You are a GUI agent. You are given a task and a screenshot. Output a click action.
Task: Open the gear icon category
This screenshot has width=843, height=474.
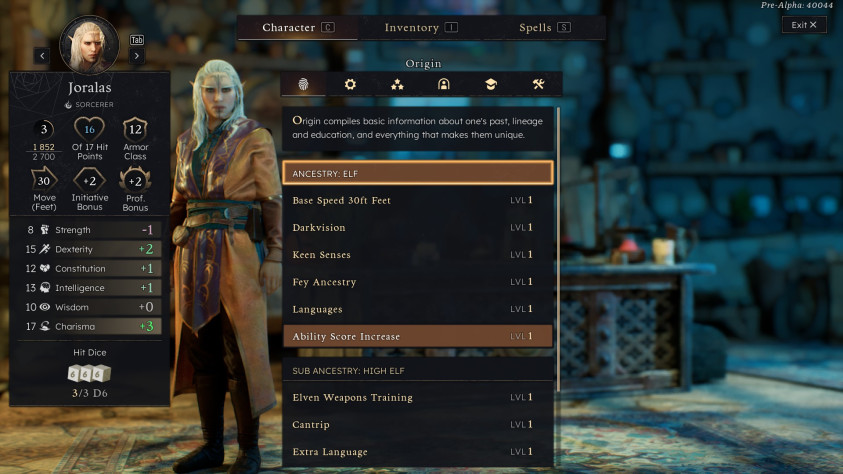click(350, 84)
